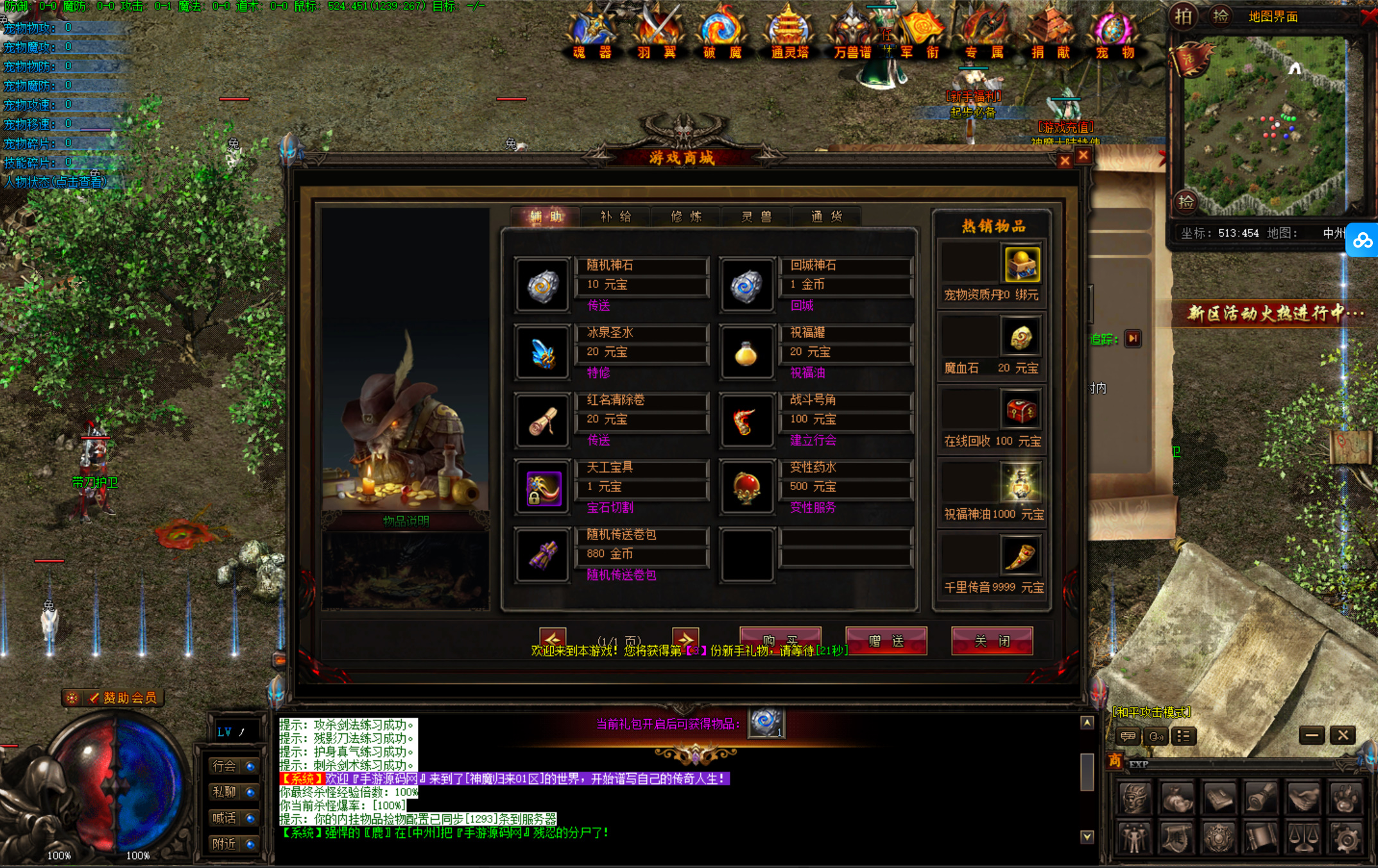Switch to the 补给 shop tab
The image size is (1378, 868).
coord(616,217)
